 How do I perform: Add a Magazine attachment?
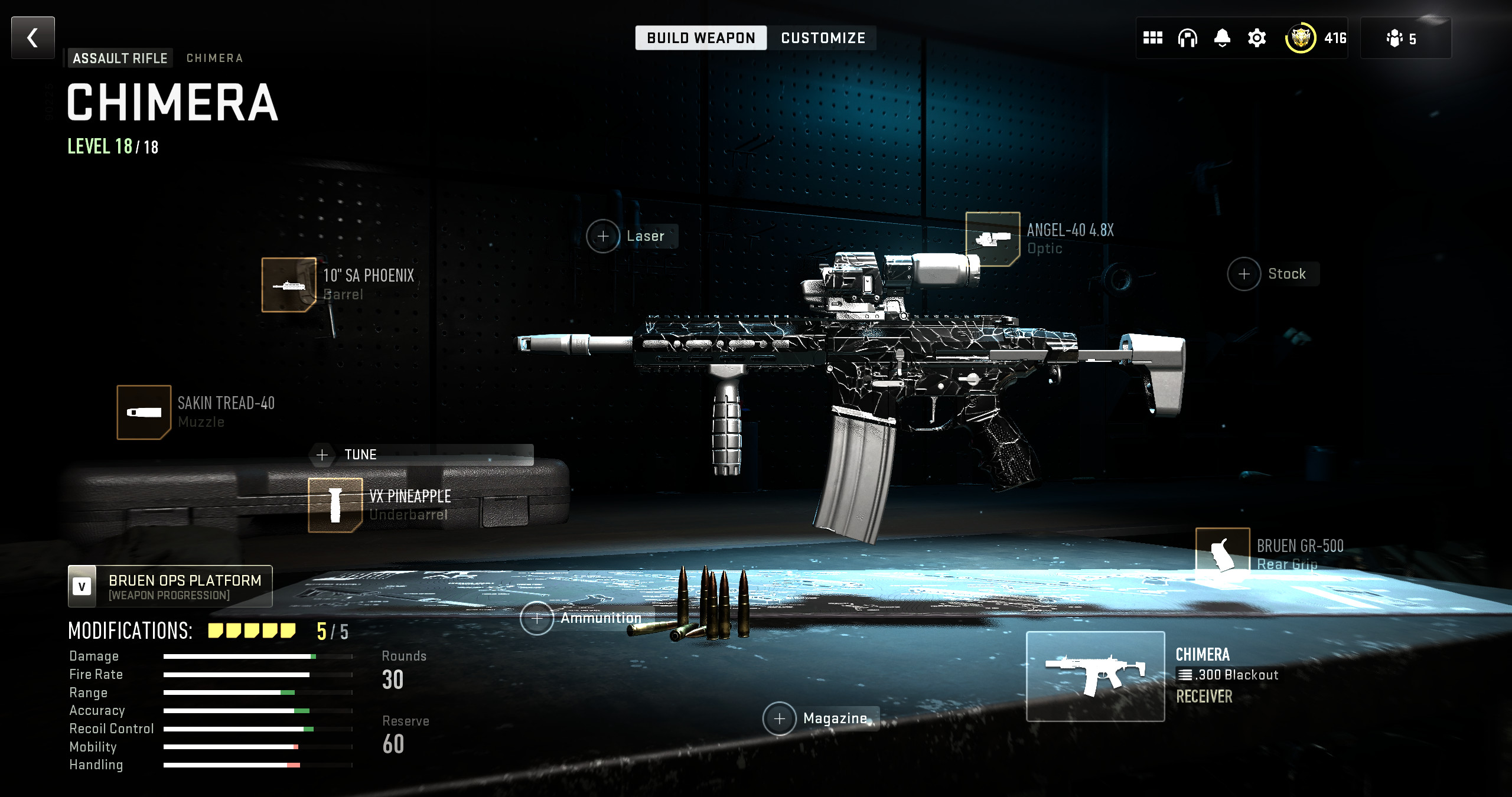coord(780,718)
